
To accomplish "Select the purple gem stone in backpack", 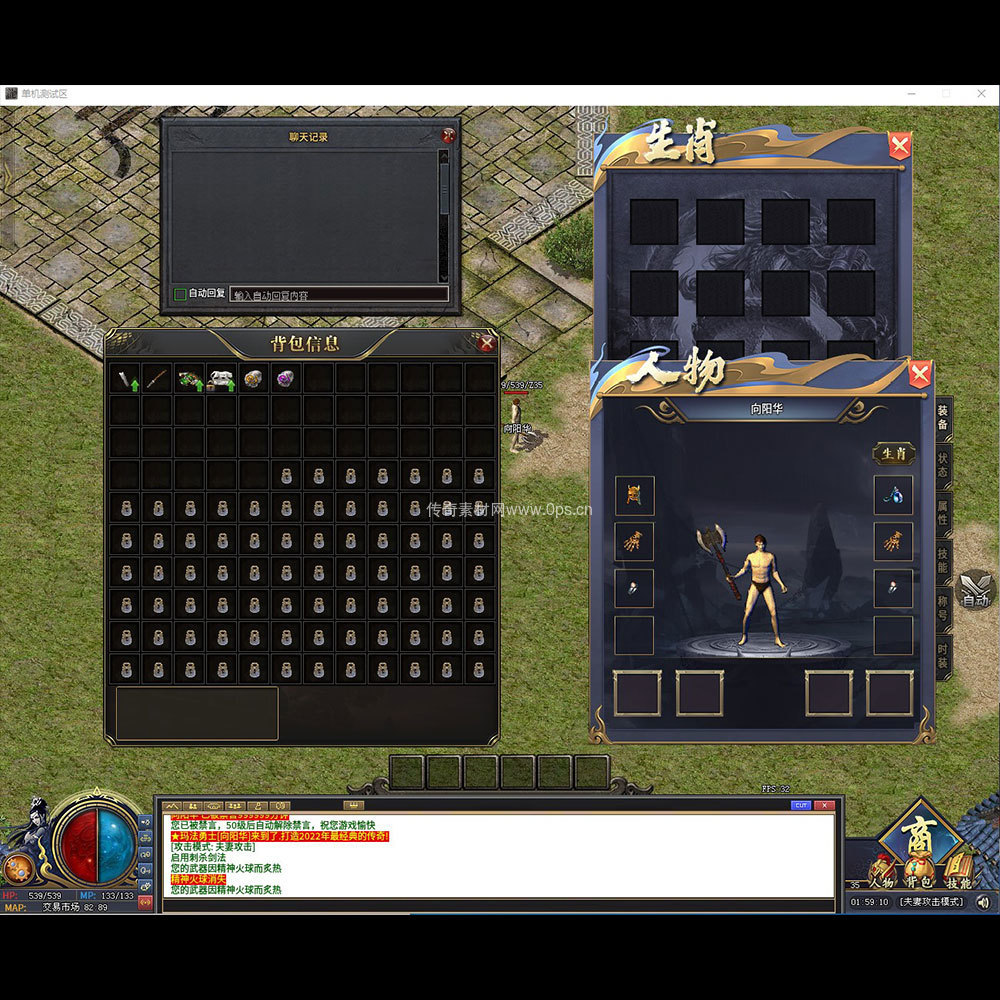I will tap(285, 379).
